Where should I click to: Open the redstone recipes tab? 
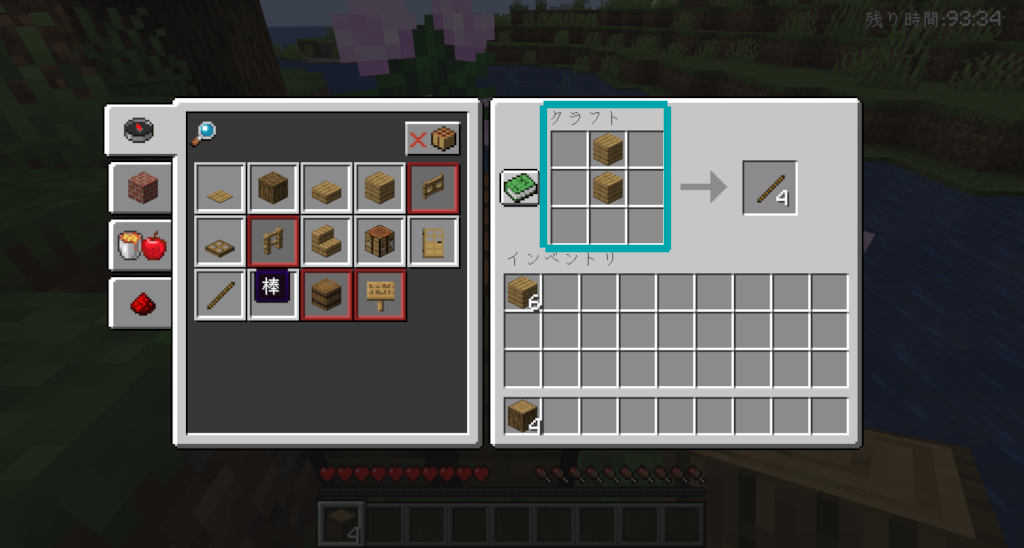point(139,302)
